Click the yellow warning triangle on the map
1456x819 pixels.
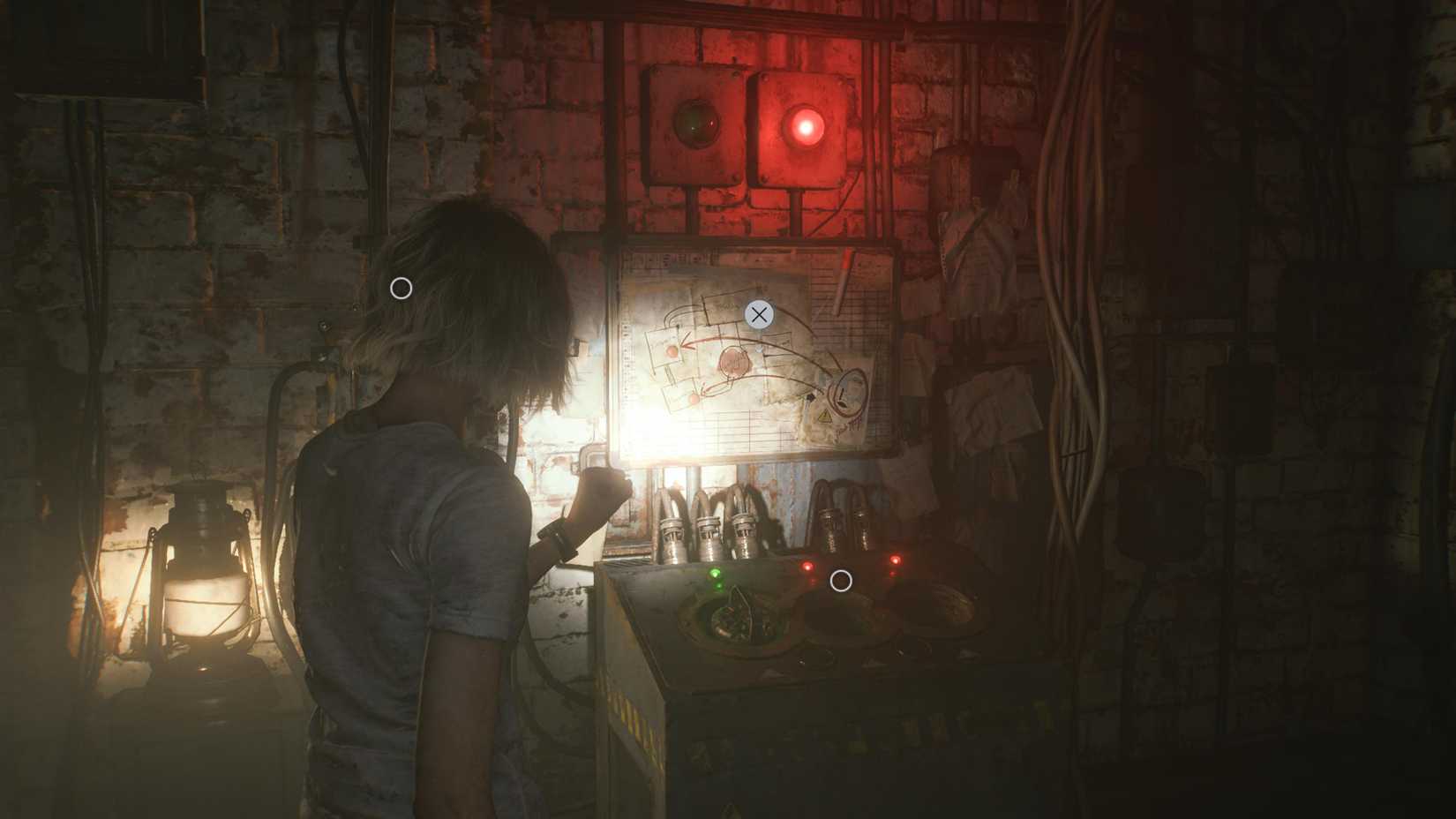pos(825,415)
